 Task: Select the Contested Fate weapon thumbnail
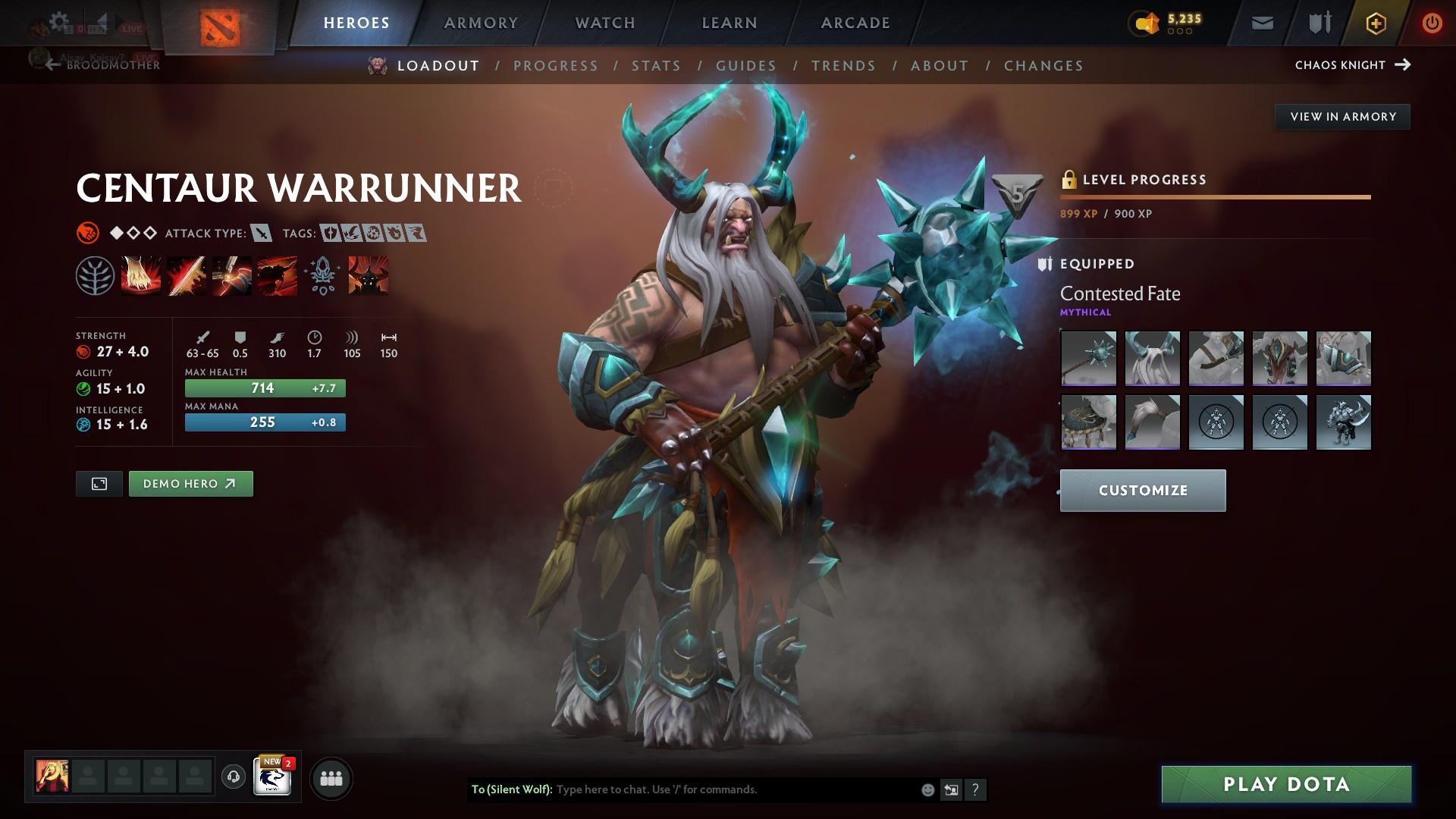tap(1088, 359)
